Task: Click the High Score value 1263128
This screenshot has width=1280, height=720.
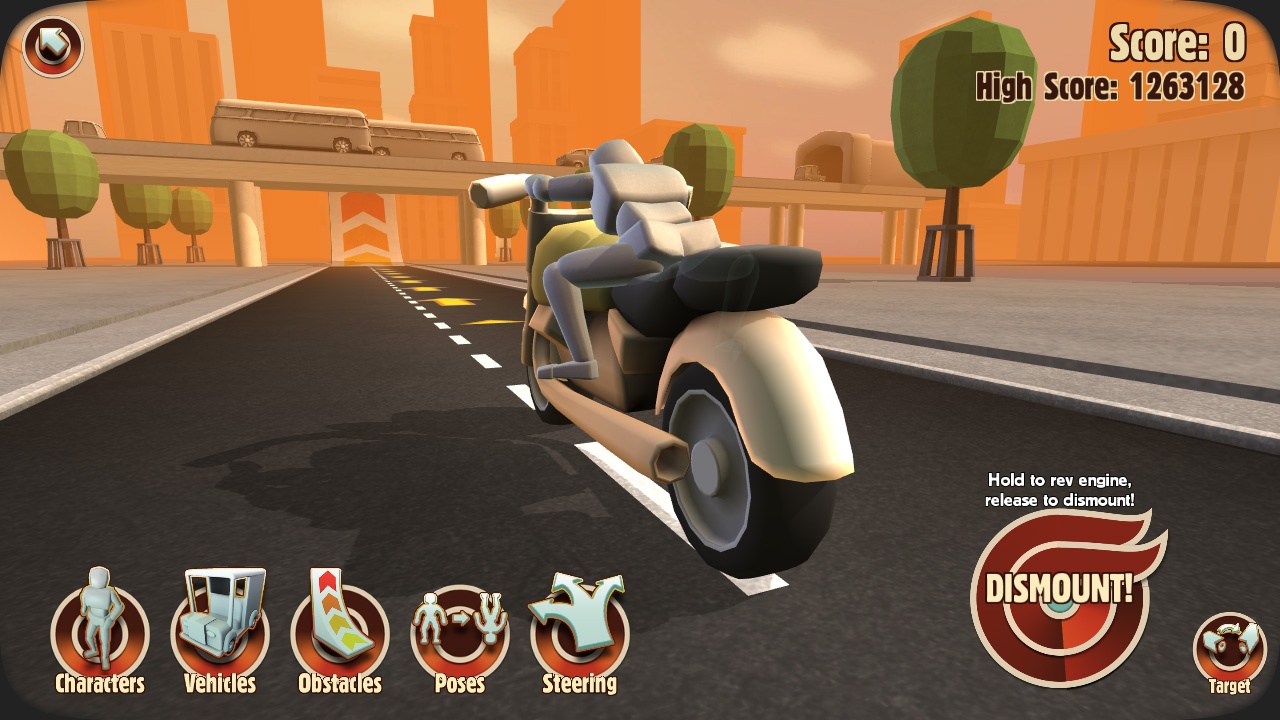Action: click(x=1190, y=88)
